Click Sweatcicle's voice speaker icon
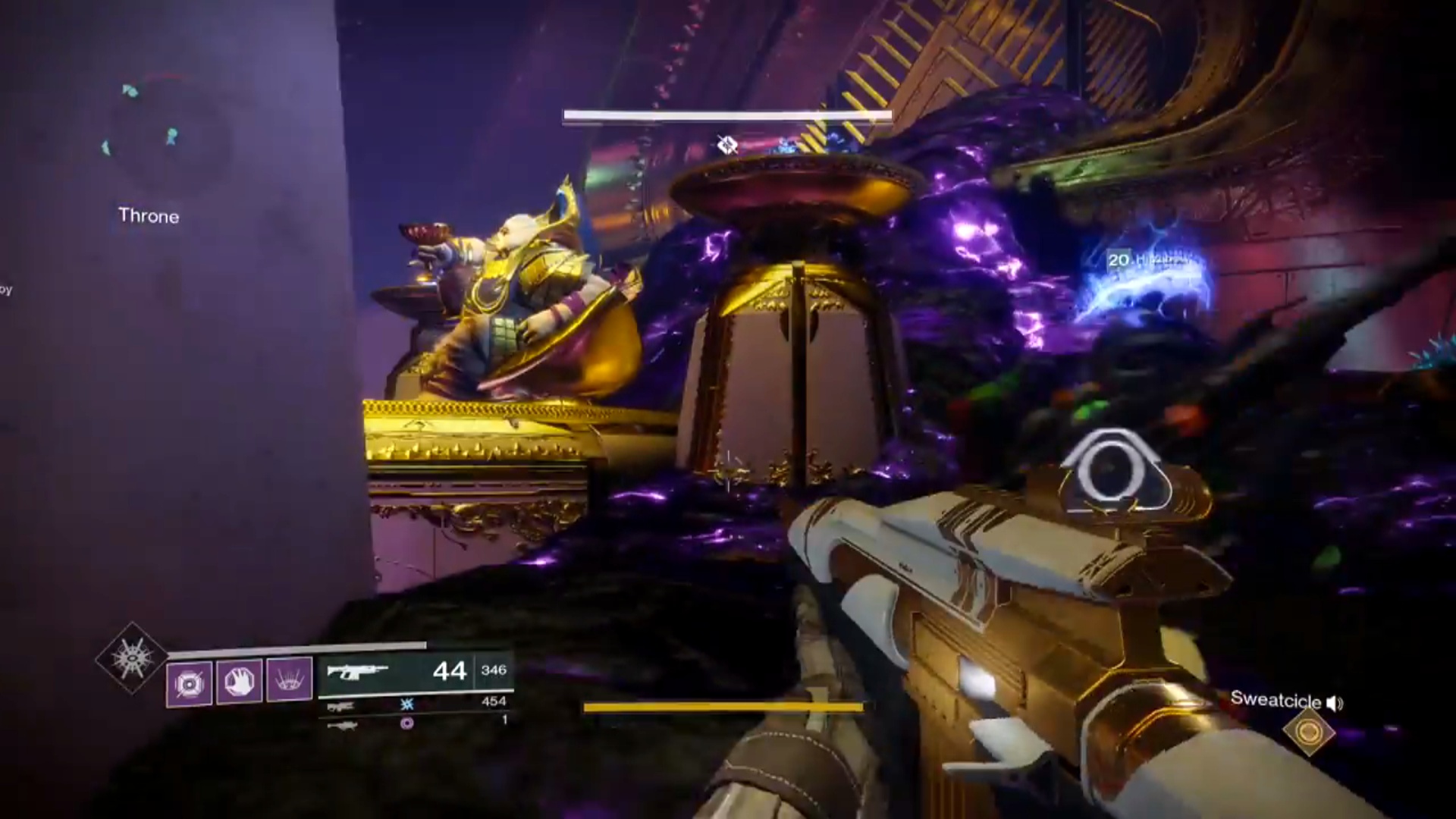 point(1335,704)
